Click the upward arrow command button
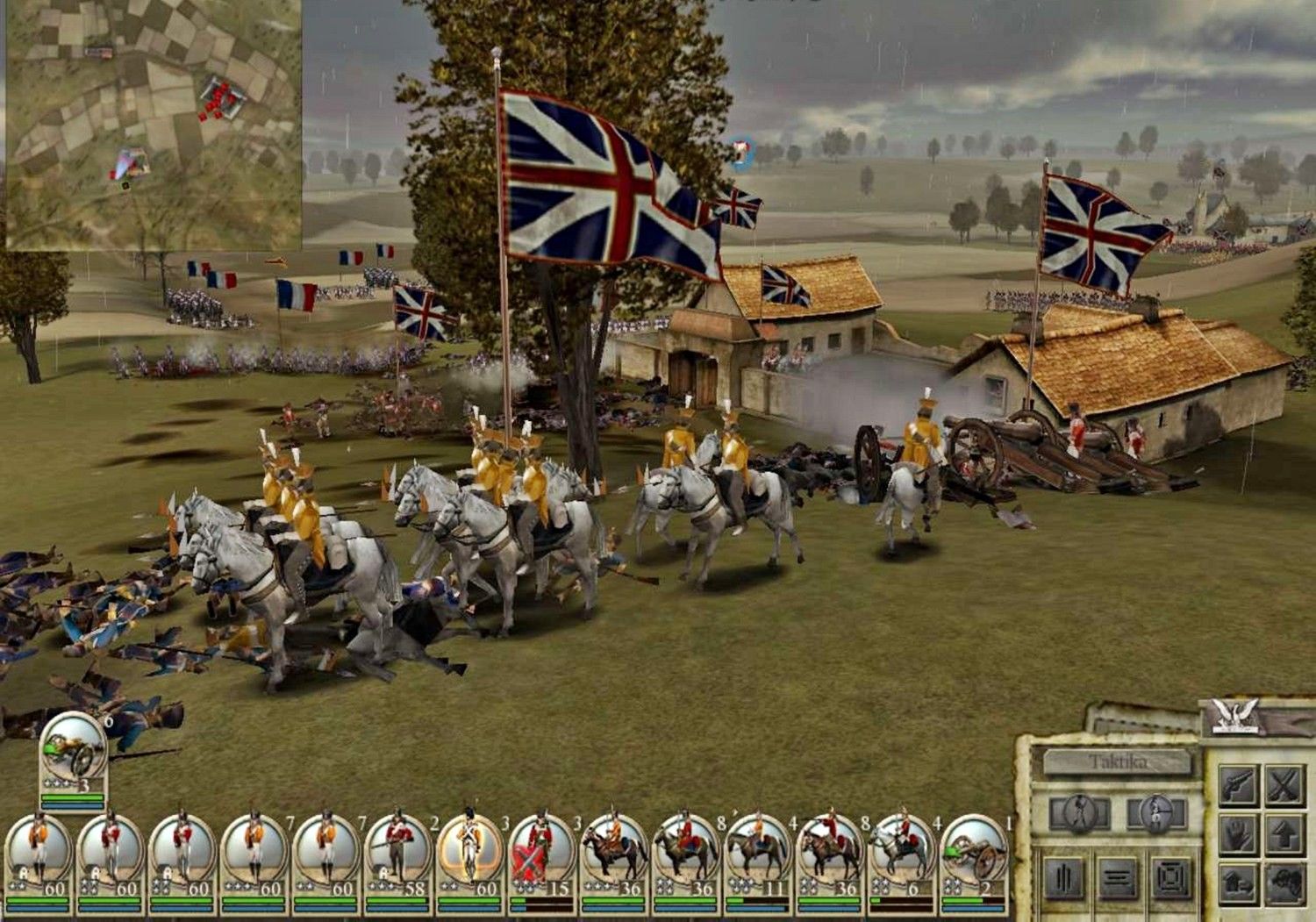Viewport: 1316px width, 922px height. 1284,834
